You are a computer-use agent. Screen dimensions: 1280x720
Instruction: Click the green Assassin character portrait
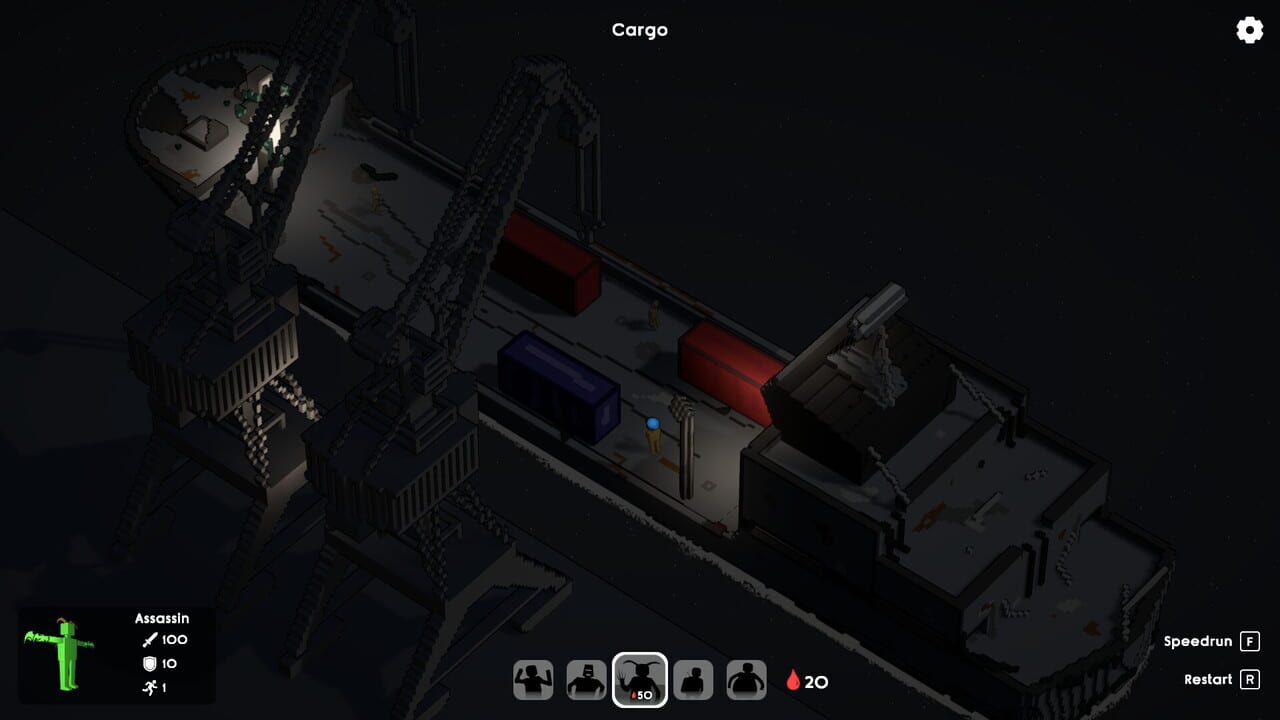pyautogui.click(x=62, y=655)
